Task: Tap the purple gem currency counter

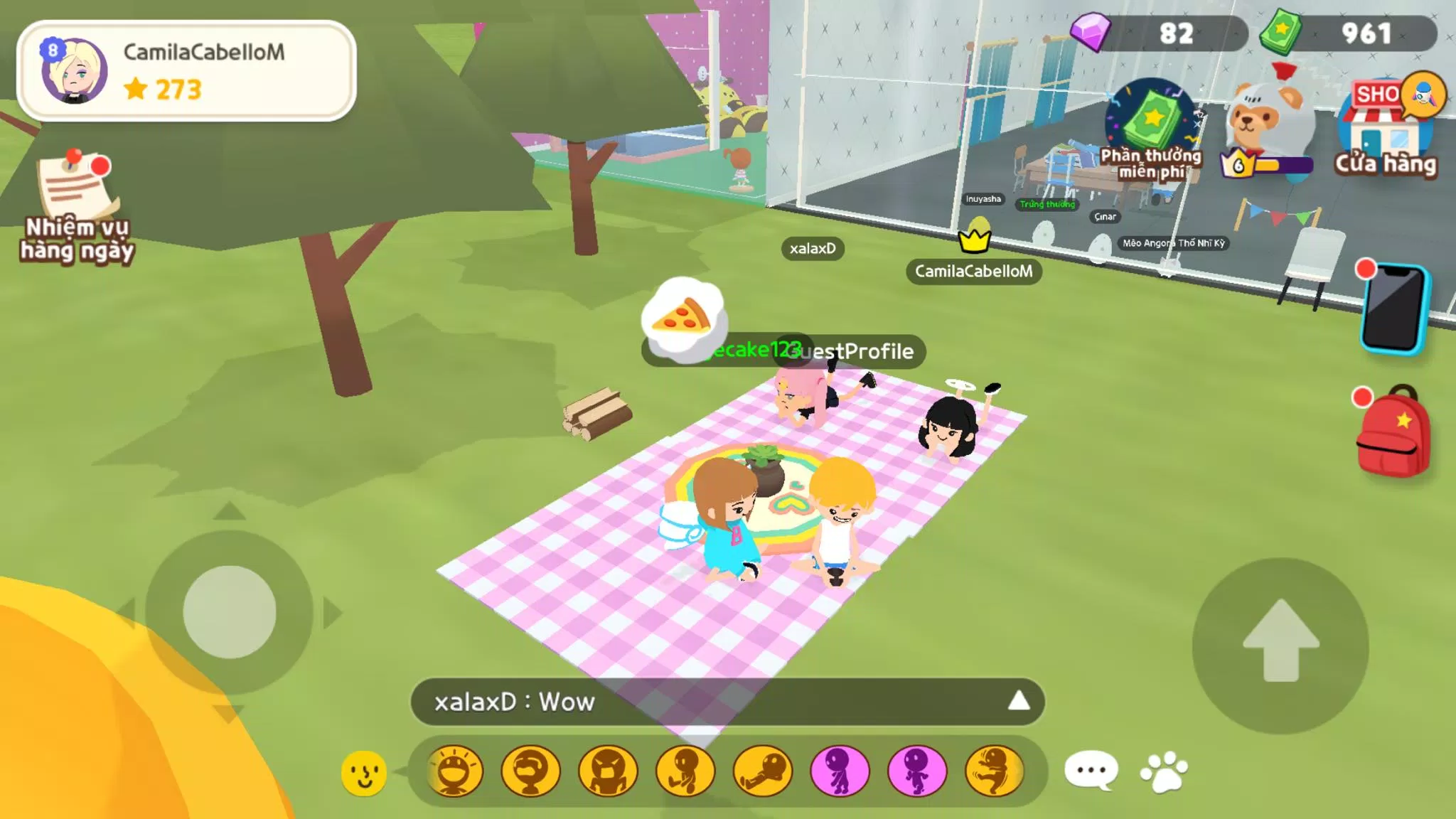Action: coord(1160,33)
